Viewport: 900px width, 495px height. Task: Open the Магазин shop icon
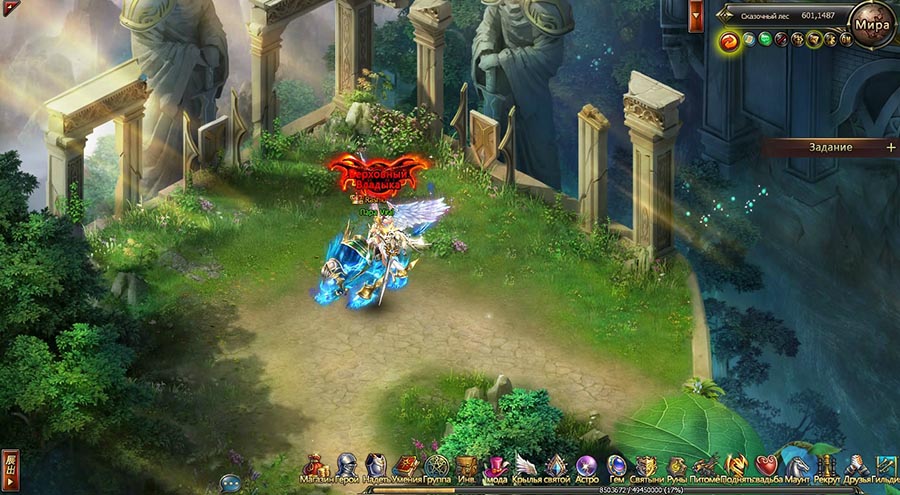tap(315, 466)
